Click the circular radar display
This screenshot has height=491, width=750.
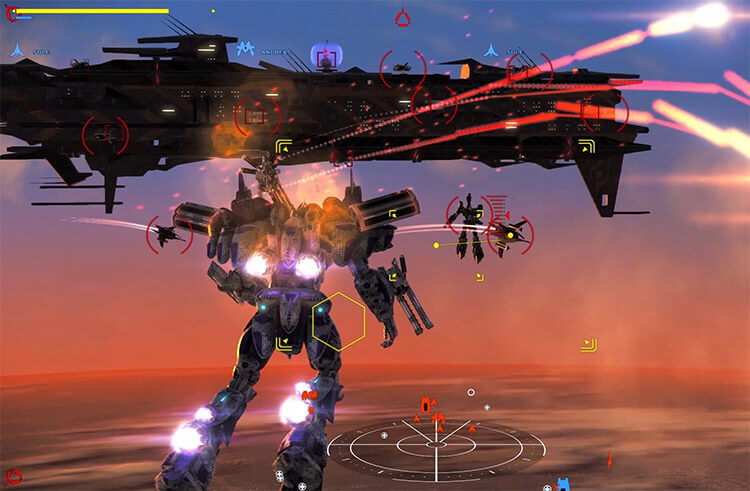(x=437, y=447)
